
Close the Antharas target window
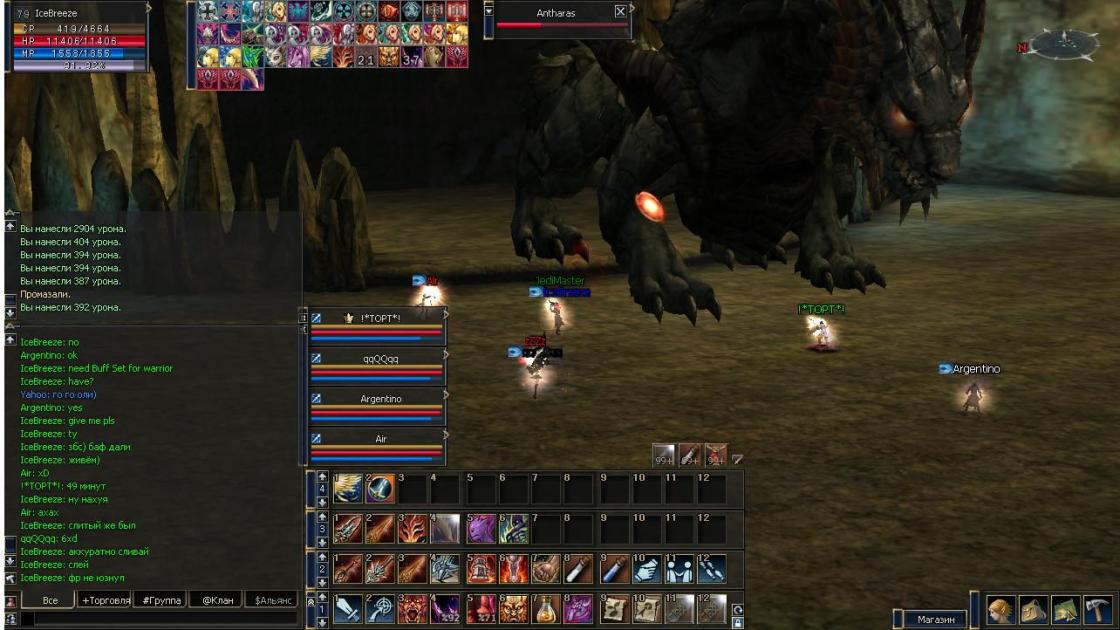pyautogui.click(x=620, y=12)
